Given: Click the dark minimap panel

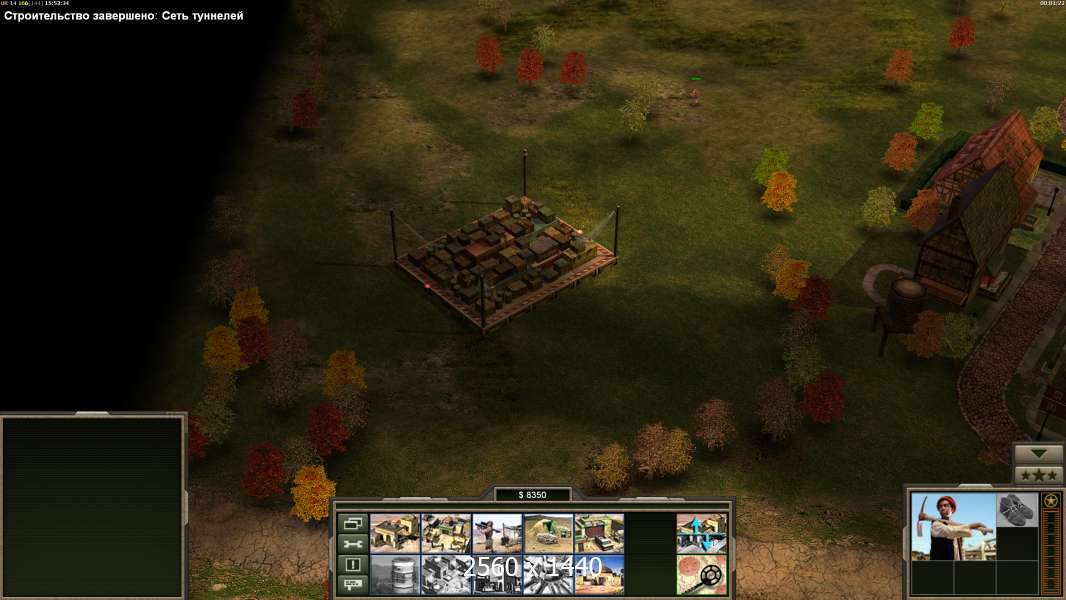Looking at the screenshot, I should (x=93, y=505).
